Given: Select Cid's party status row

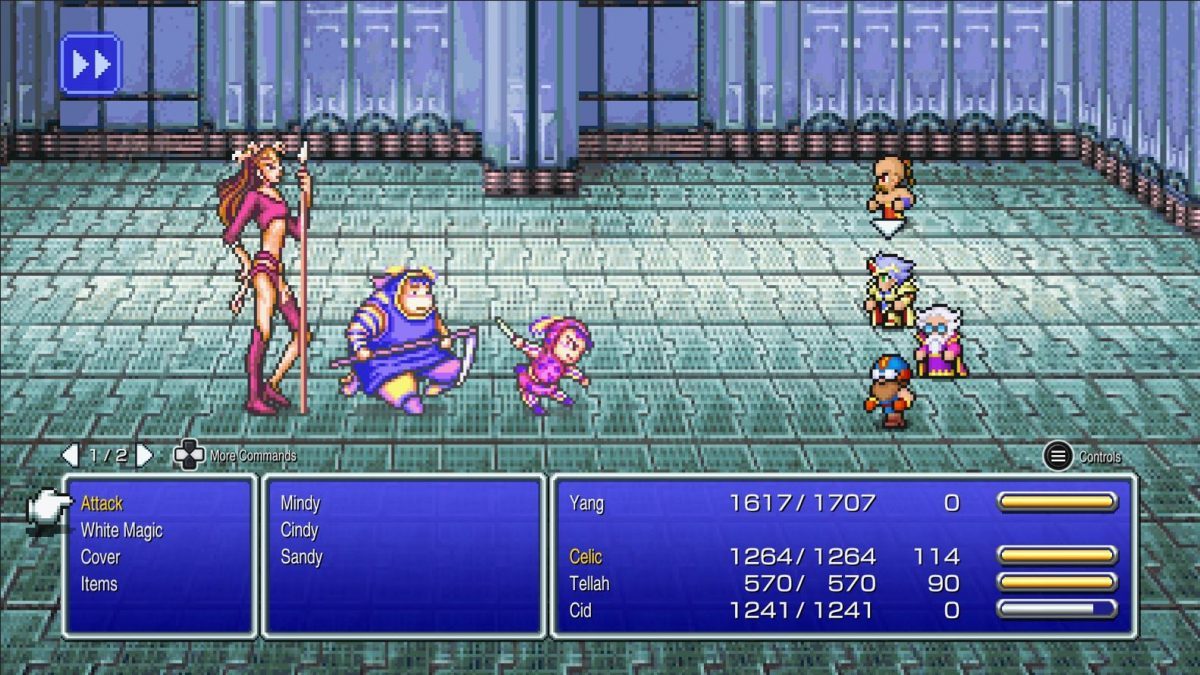Looking at the screenshot, I should (842, 609).
